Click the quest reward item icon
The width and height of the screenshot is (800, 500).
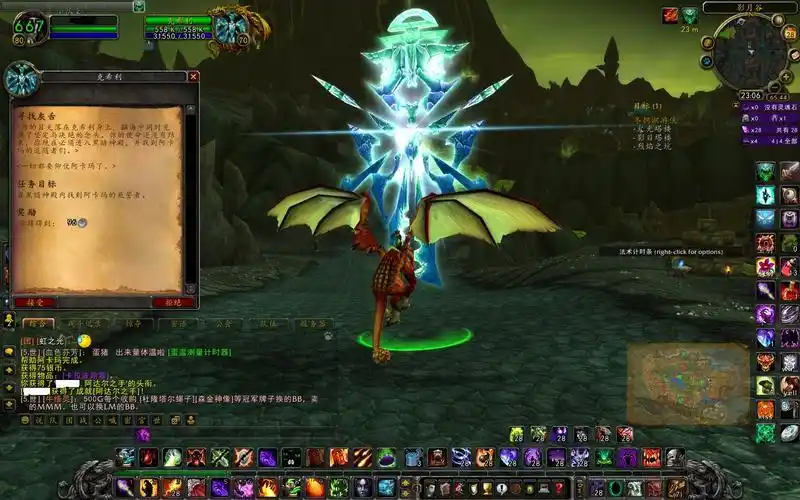point(74,222)
